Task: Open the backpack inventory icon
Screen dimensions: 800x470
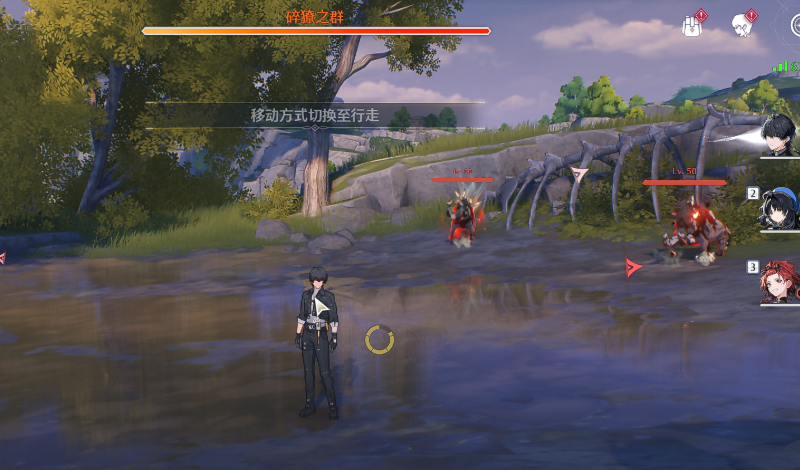Action: 691,25
